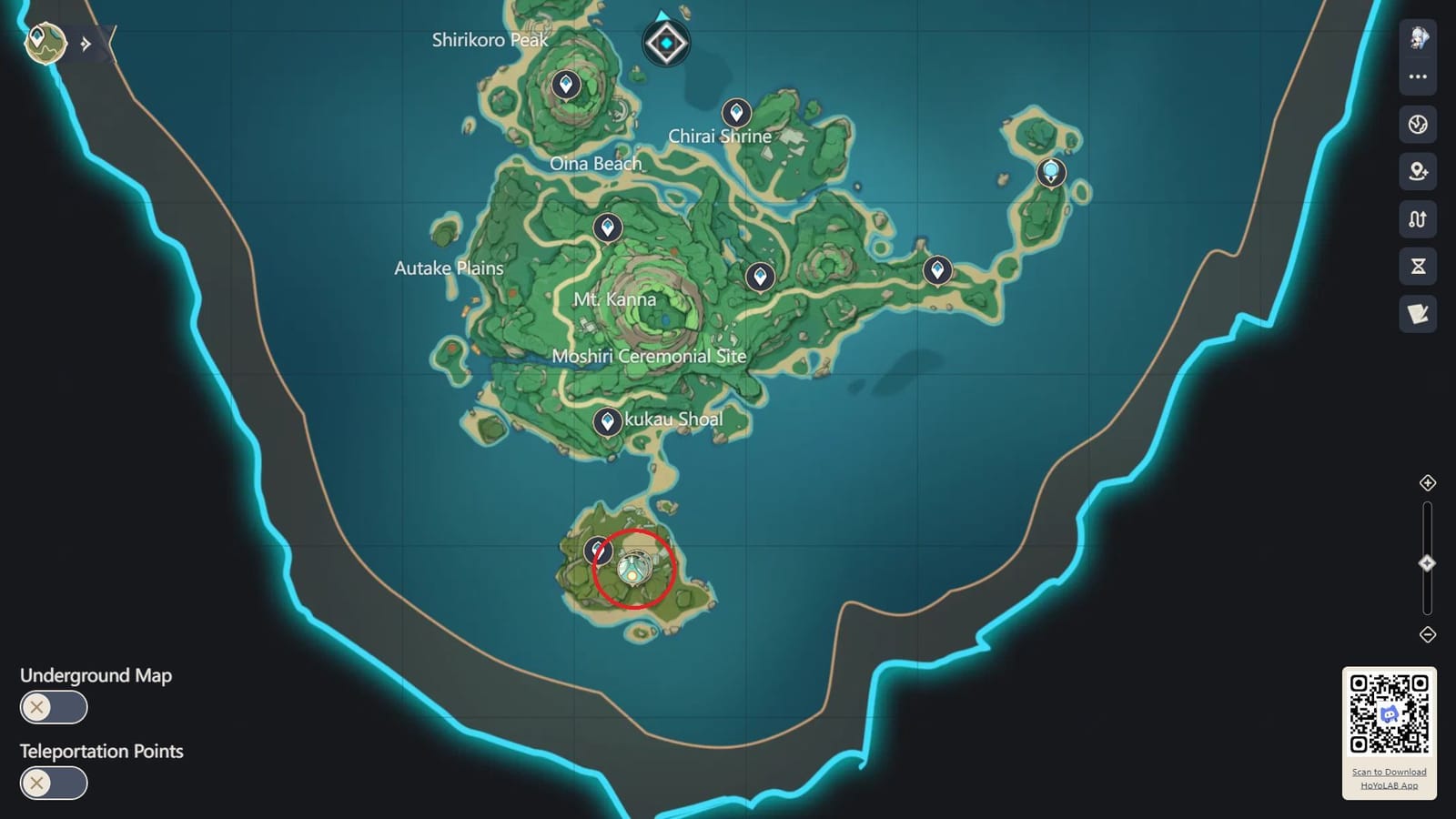The image size is (1456, 819).
Task: Toggle the minimap compass in top-left corner
Action: (x=44, y=42)
